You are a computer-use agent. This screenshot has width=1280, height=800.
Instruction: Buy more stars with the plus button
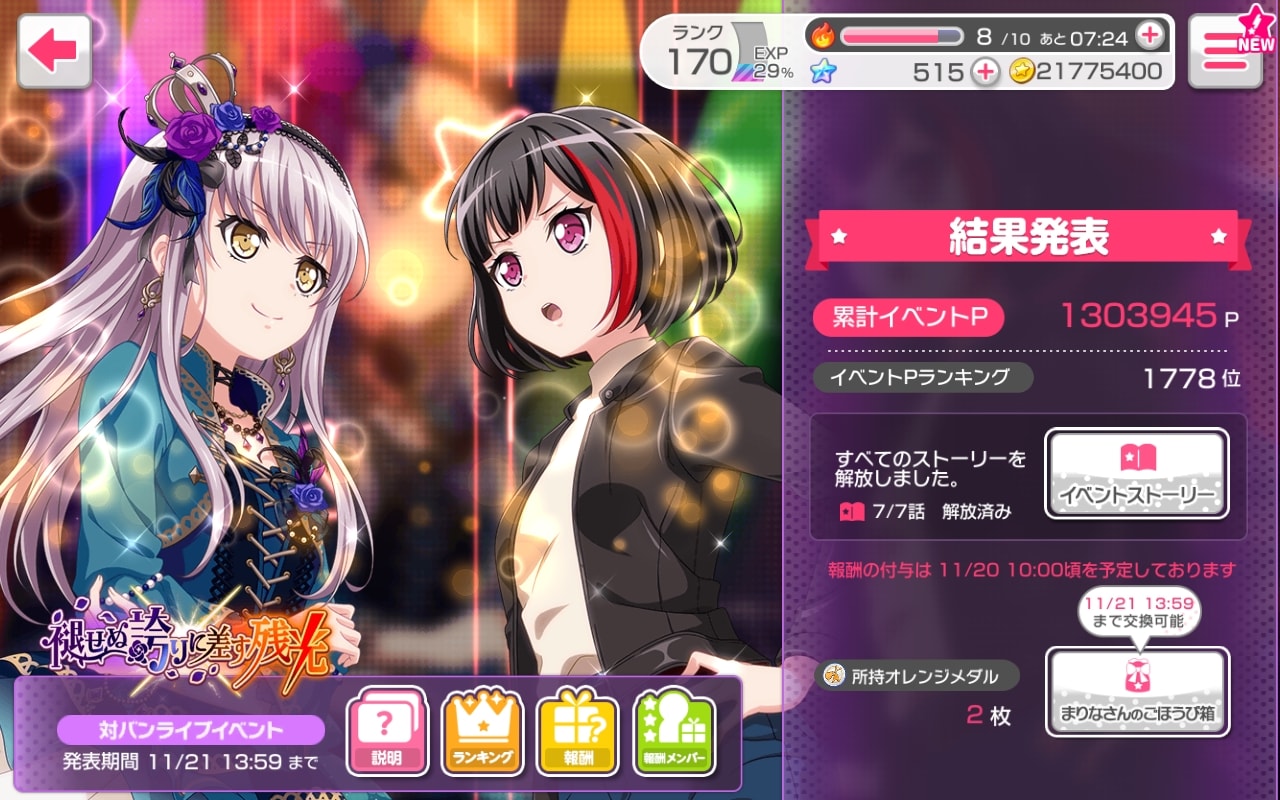tap(985, 71)
